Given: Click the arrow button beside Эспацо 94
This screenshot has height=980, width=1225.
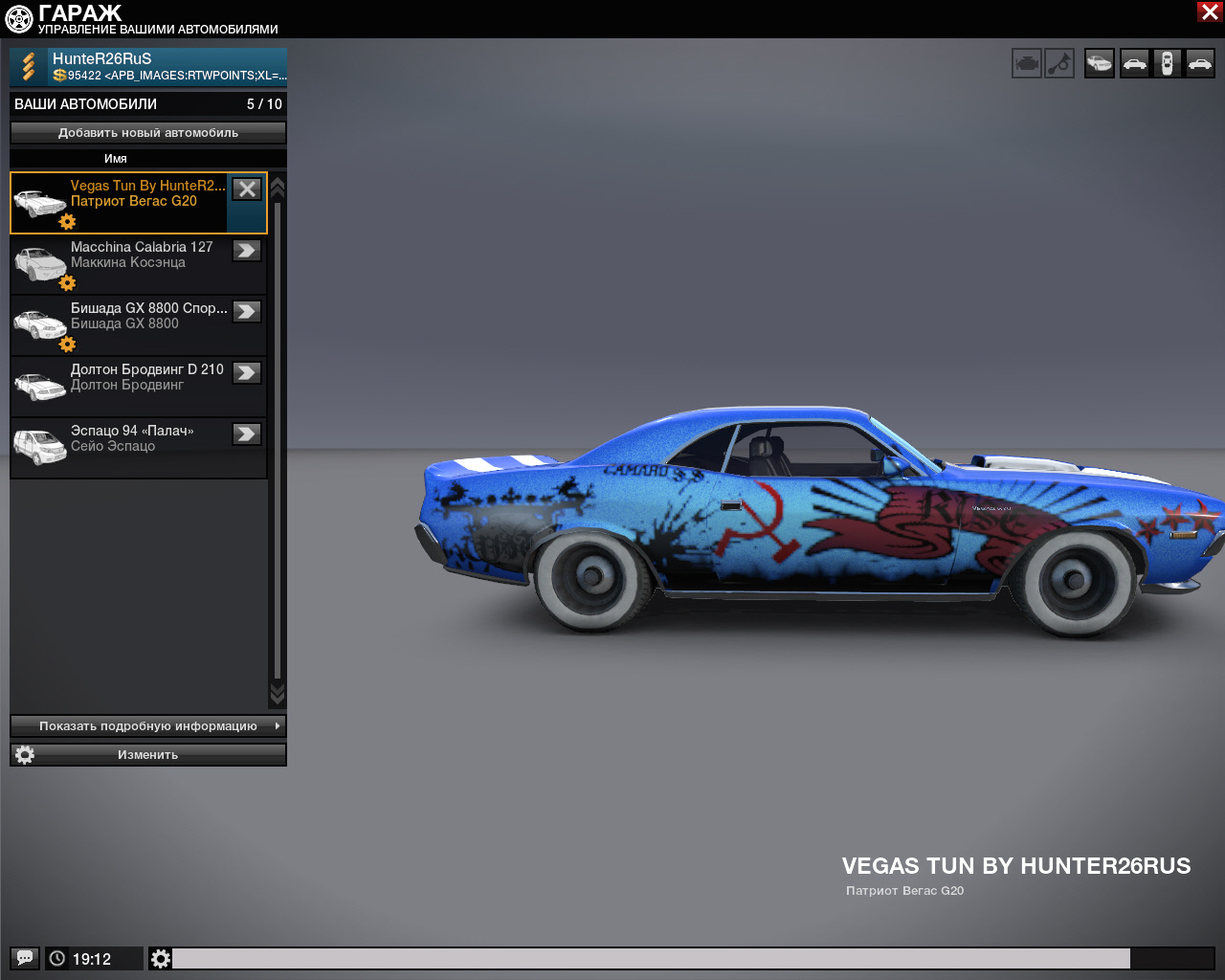Looking at the screenshot, I should [247, 434].
